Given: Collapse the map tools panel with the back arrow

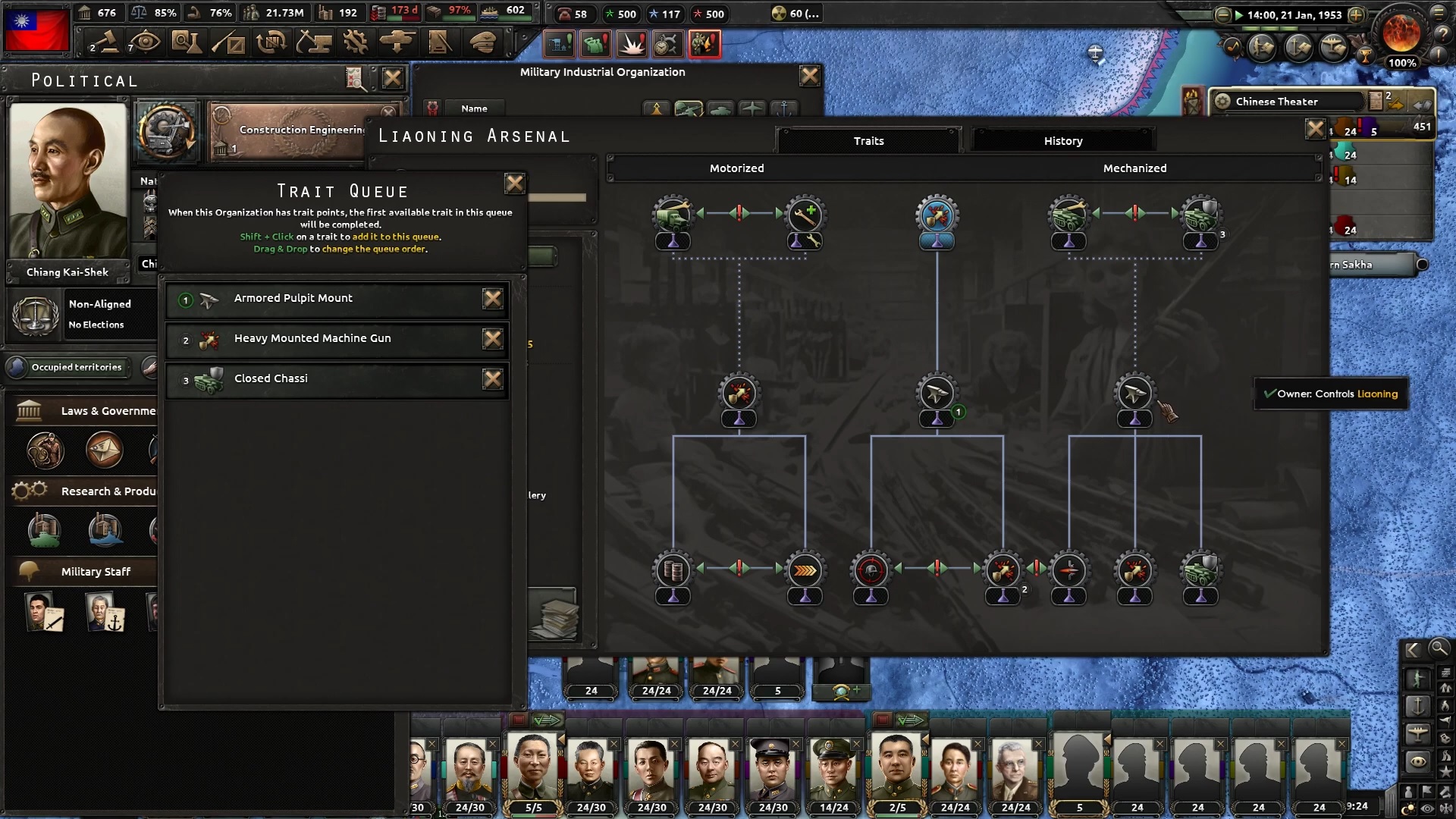Looking at the screenshot, I should (1413, 649).
